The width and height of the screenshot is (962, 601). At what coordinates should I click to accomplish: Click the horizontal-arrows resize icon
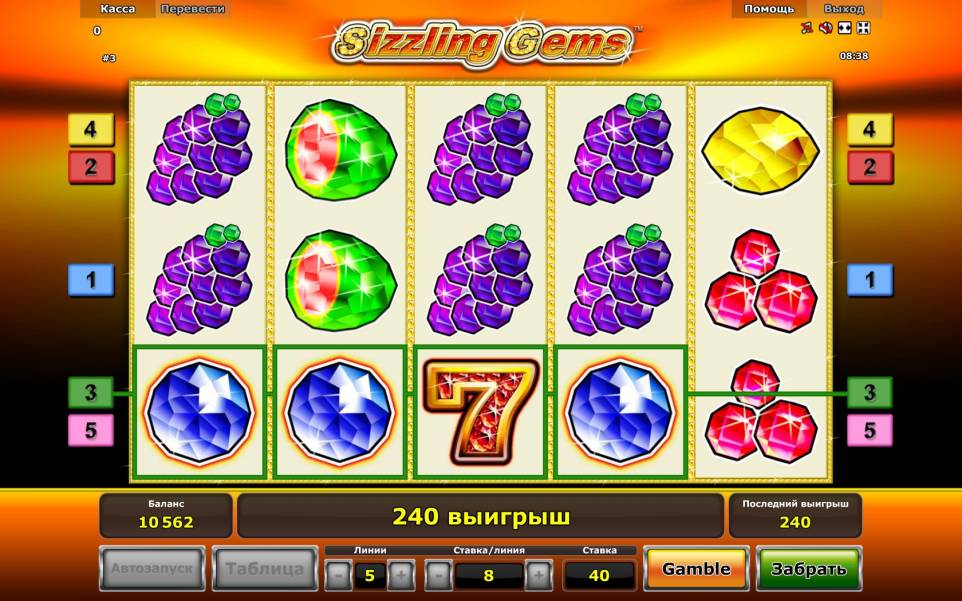(x=845, y=28)
